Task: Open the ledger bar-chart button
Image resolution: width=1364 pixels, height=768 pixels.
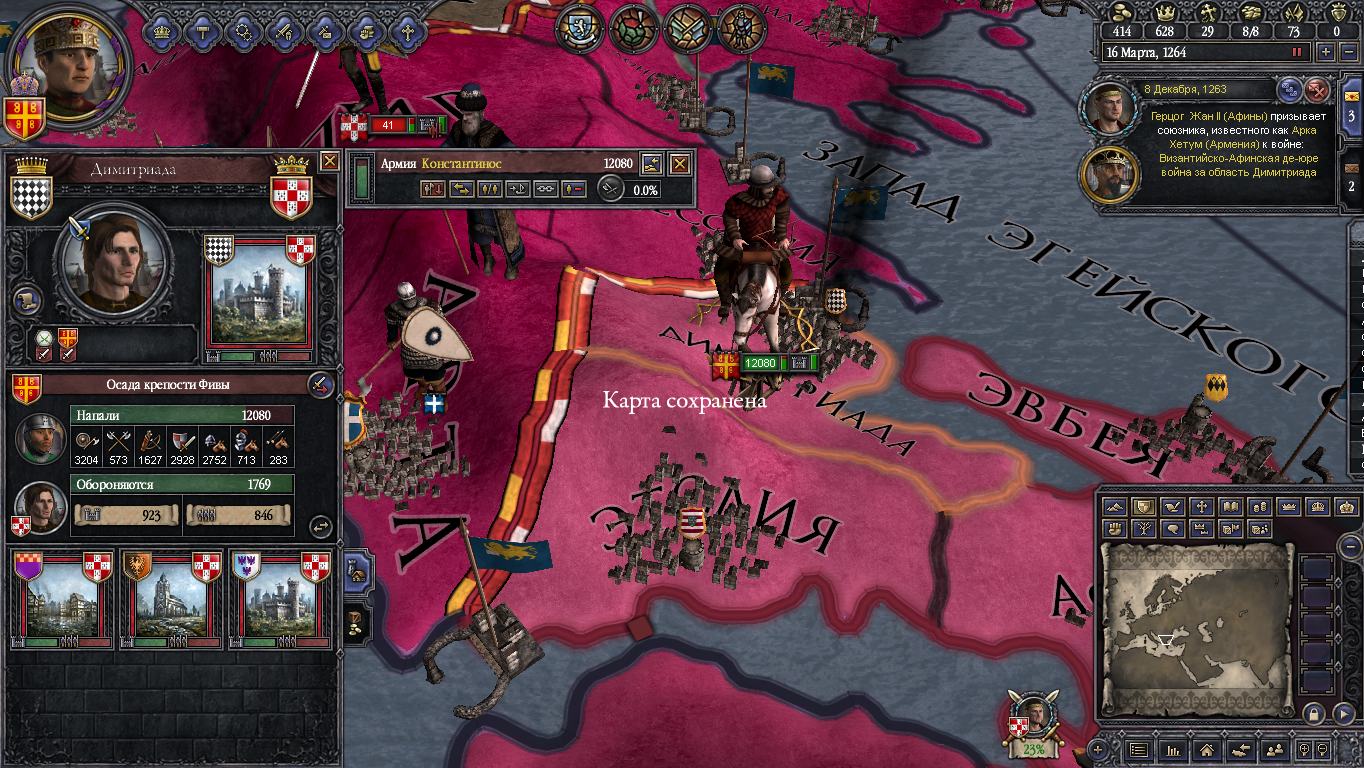Action: tap(1174, 749)
